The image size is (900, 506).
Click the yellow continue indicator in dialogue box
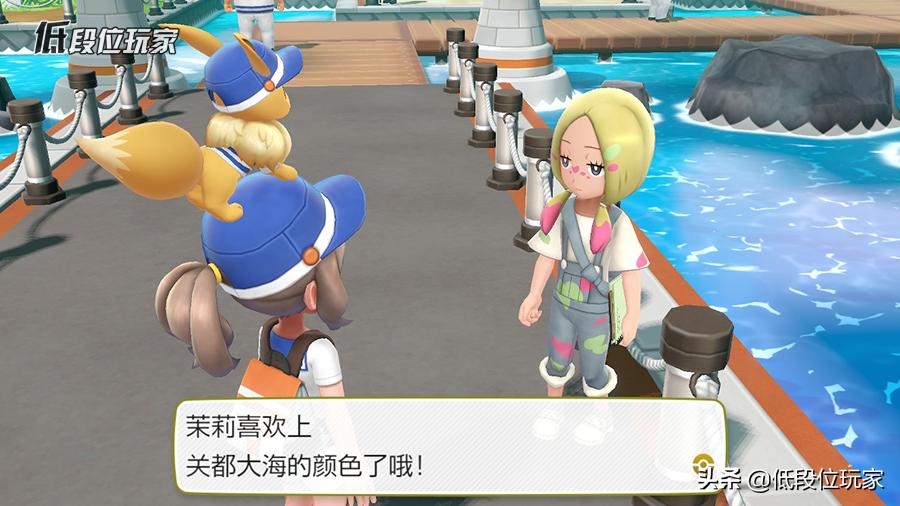click(703, 463)
